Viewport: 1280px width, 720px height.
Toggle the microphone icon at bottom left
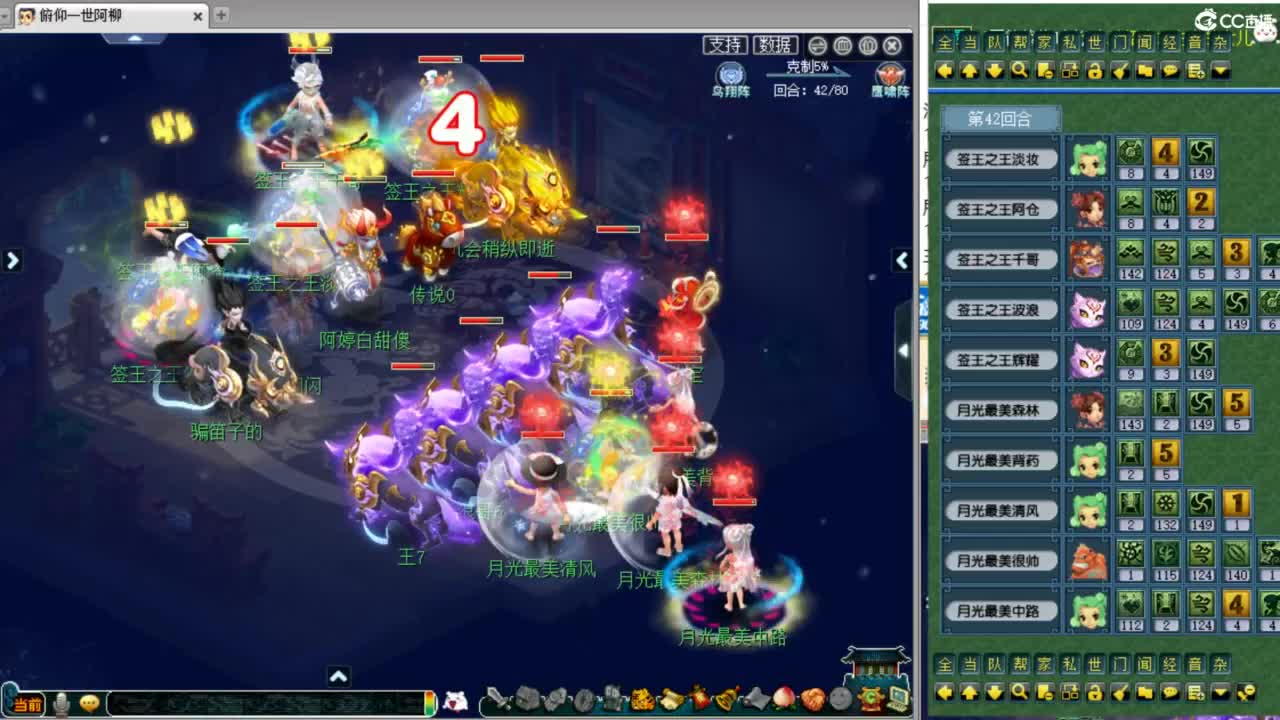click(62, 702)
